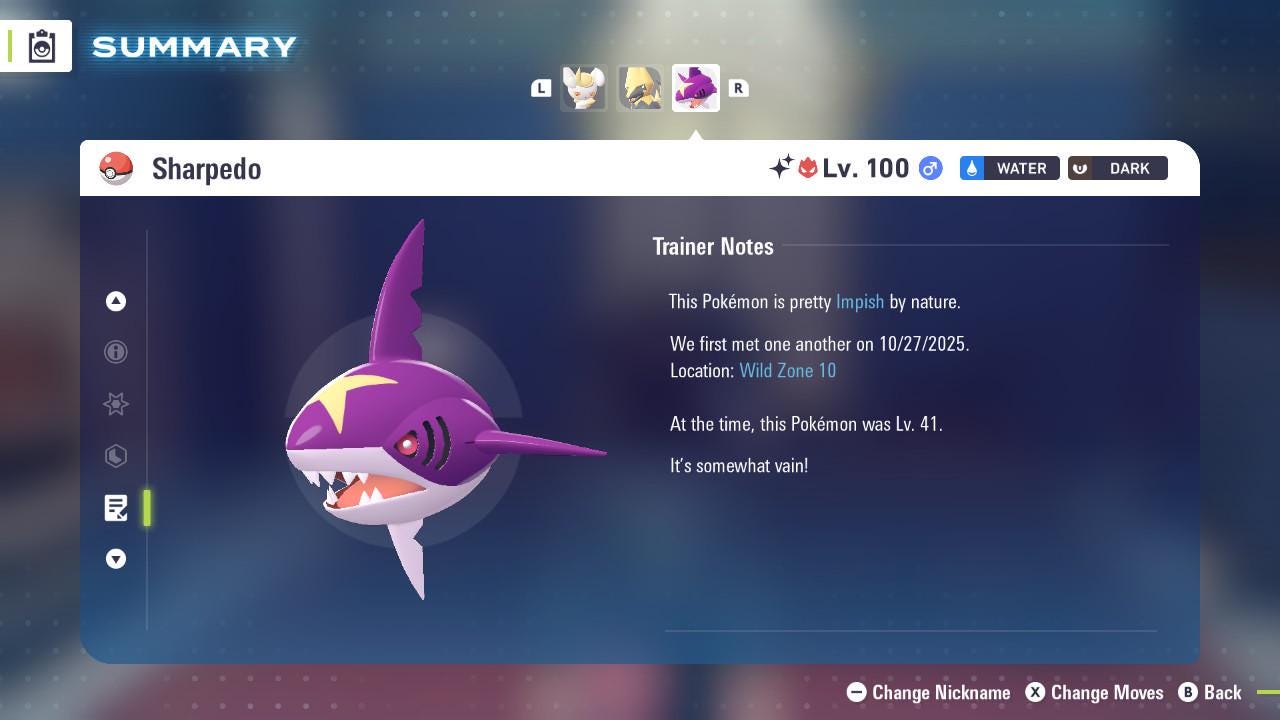Image resolution: width=1280 pixels, height=720 pixels.
Task: Expand downward using the down arrow button
Action: [x=116, y=559]
